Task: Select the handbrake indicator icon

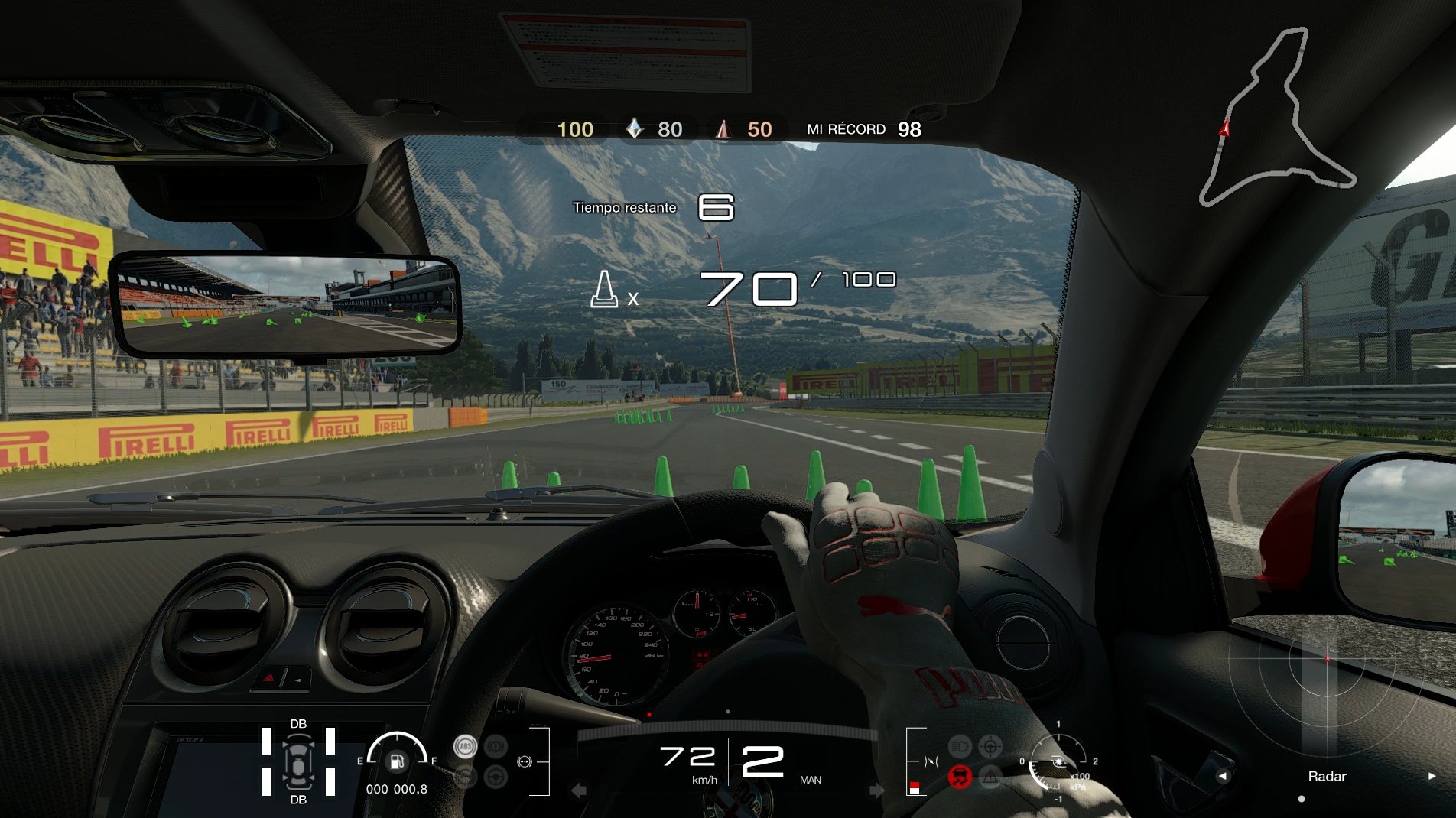Action: [x=495, y=746]
